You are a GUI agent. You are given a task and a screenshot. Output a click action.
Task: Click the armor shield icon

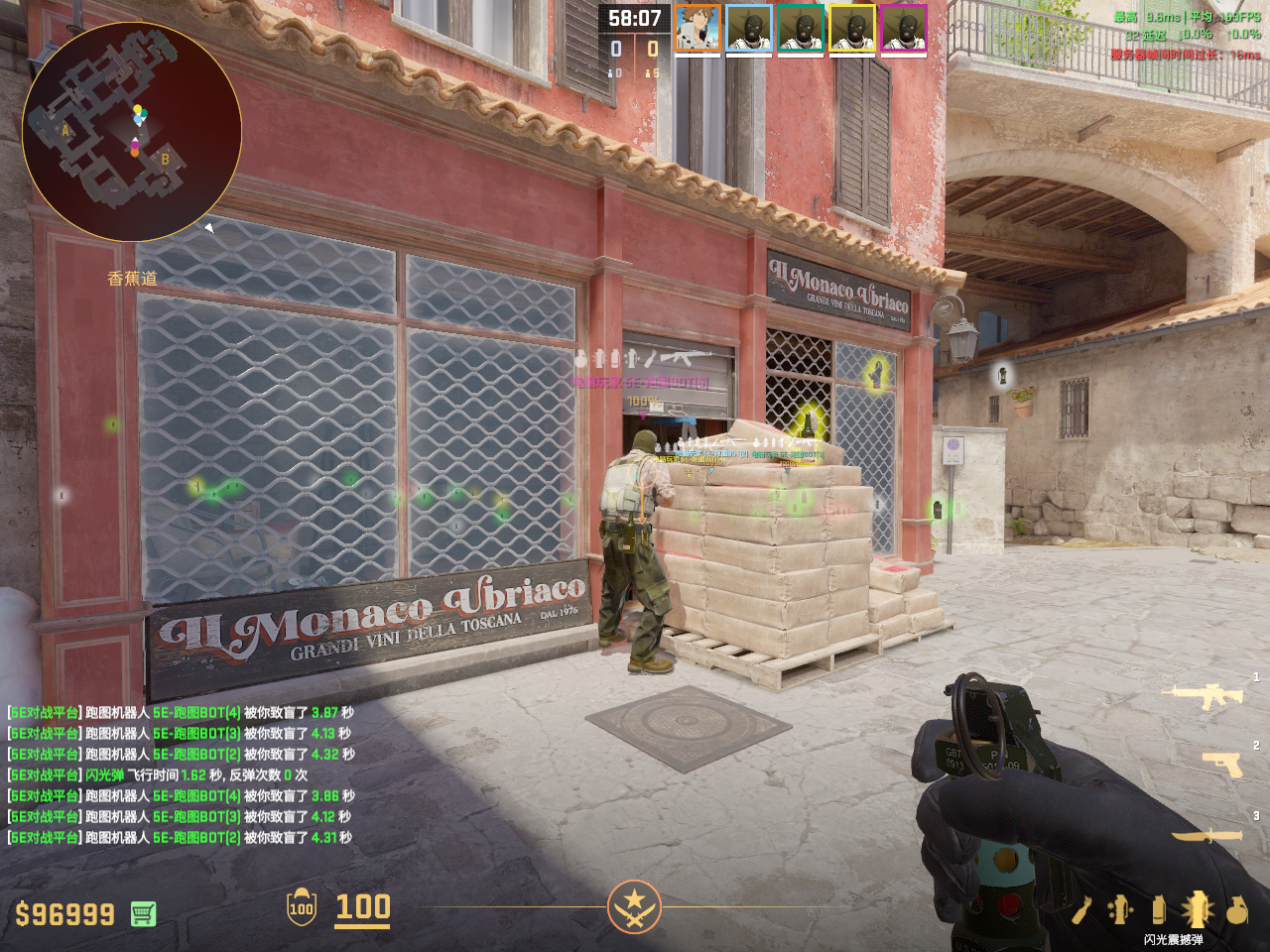point(301,907)
